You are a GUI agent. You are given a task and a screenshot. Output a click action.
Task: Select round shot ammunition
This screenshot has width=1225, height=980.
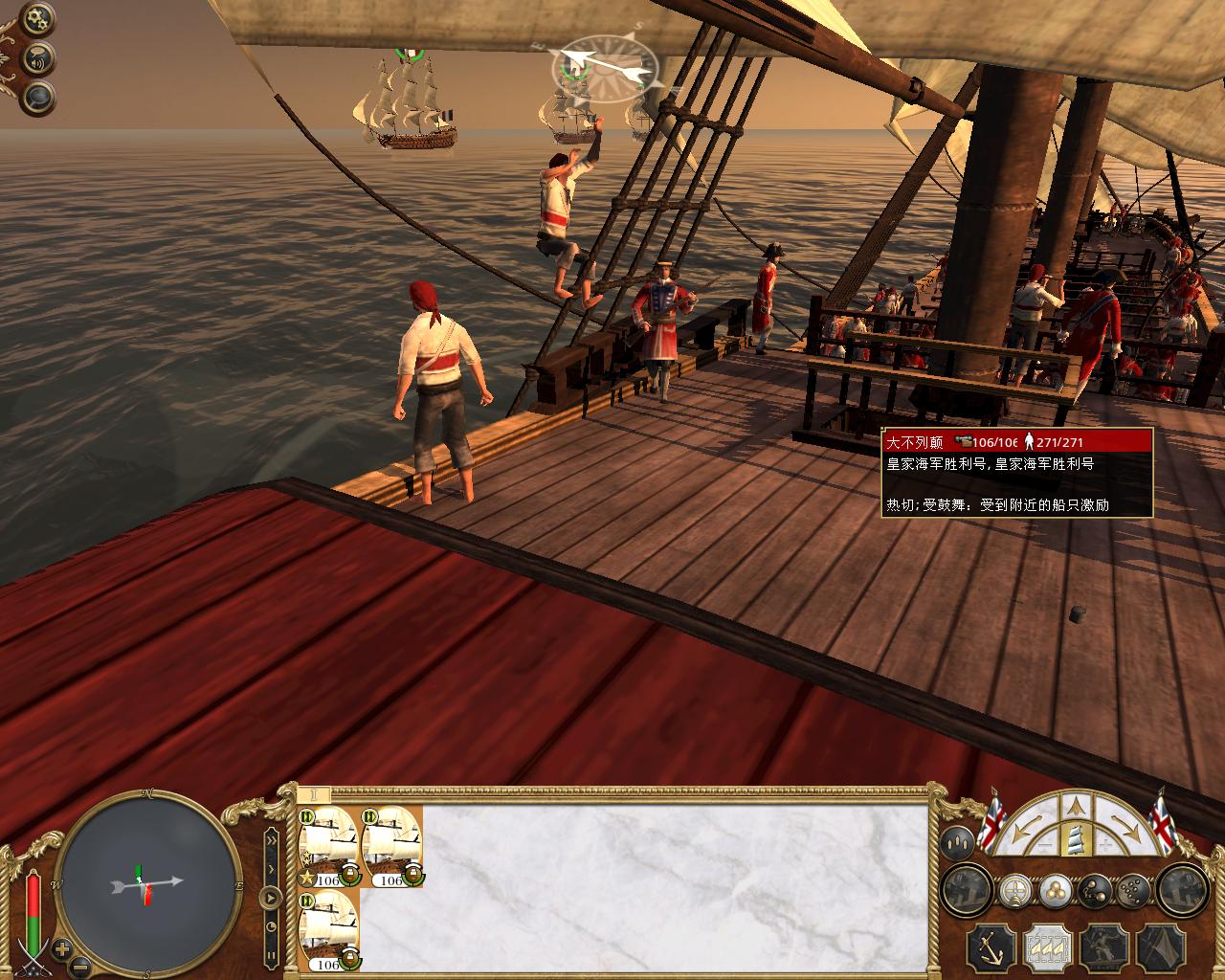coord(1055,891)
